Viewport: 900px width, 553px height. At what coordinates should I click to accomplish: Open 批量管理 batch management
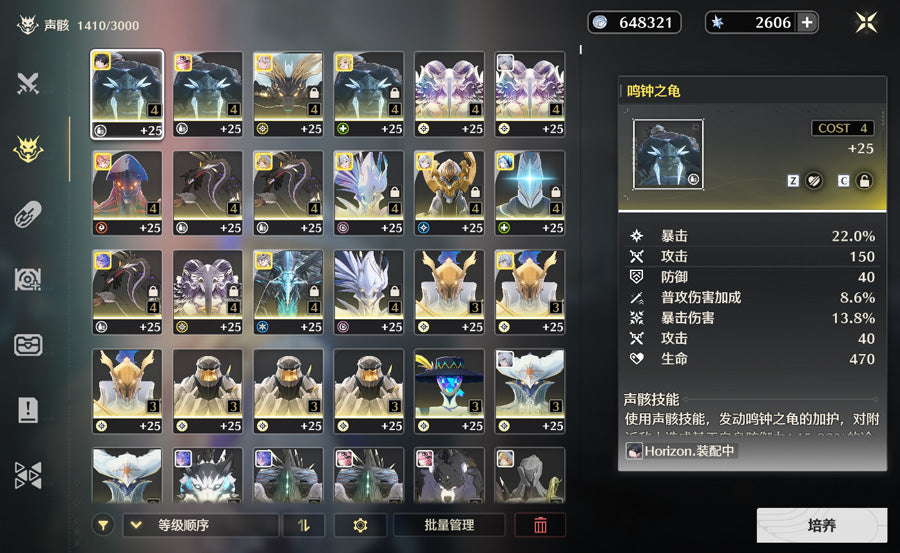point(448,525)
